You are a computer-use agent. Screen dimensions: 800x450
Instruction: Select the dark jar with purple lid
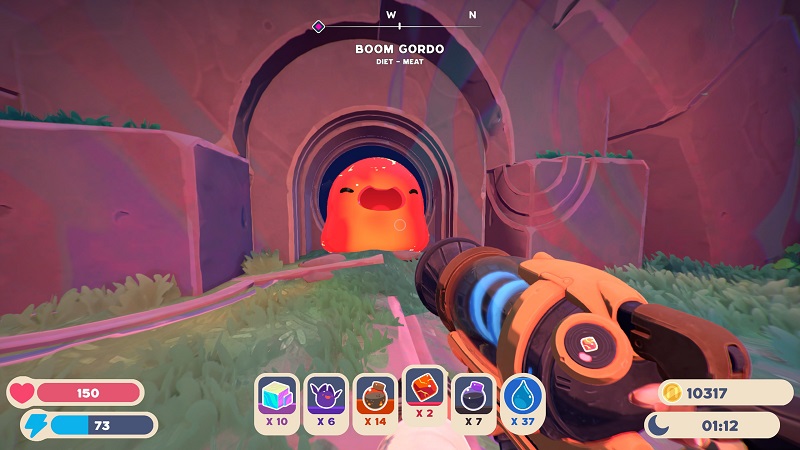473,398
